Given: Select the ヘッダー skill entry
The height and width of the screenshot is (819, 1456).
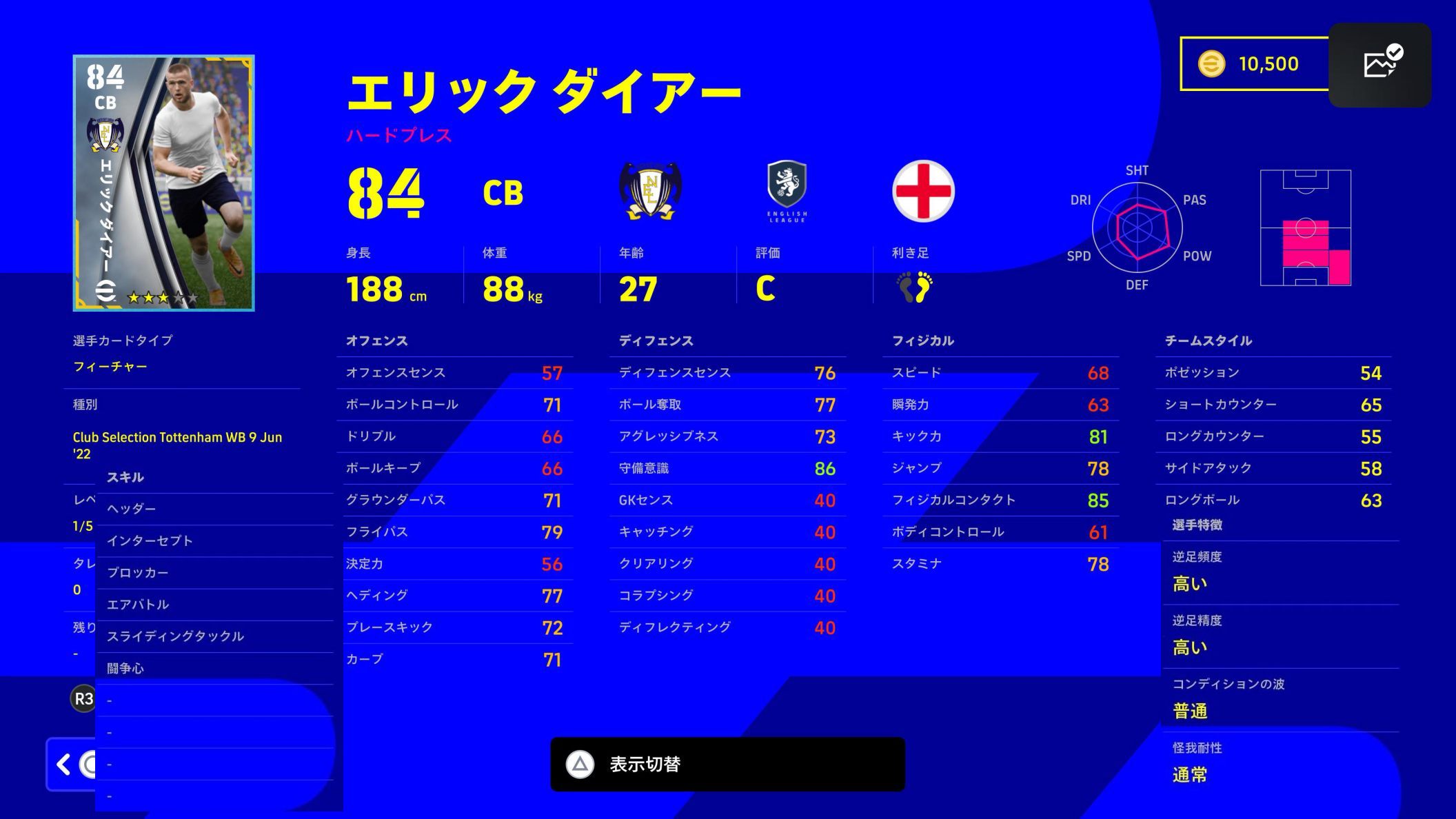Looking at the screenshot, I should [132, 508].
